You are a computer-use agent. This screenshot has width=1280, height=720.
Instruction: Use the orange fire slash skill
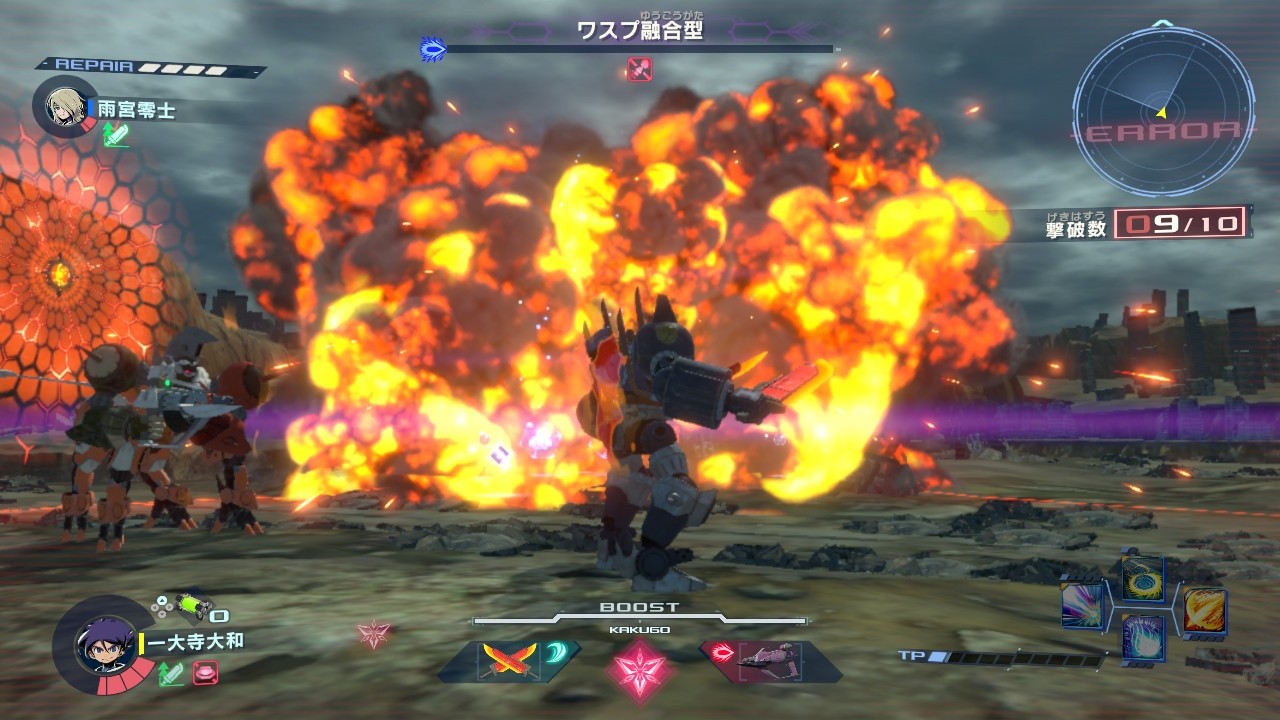(x=1203, y=609)
